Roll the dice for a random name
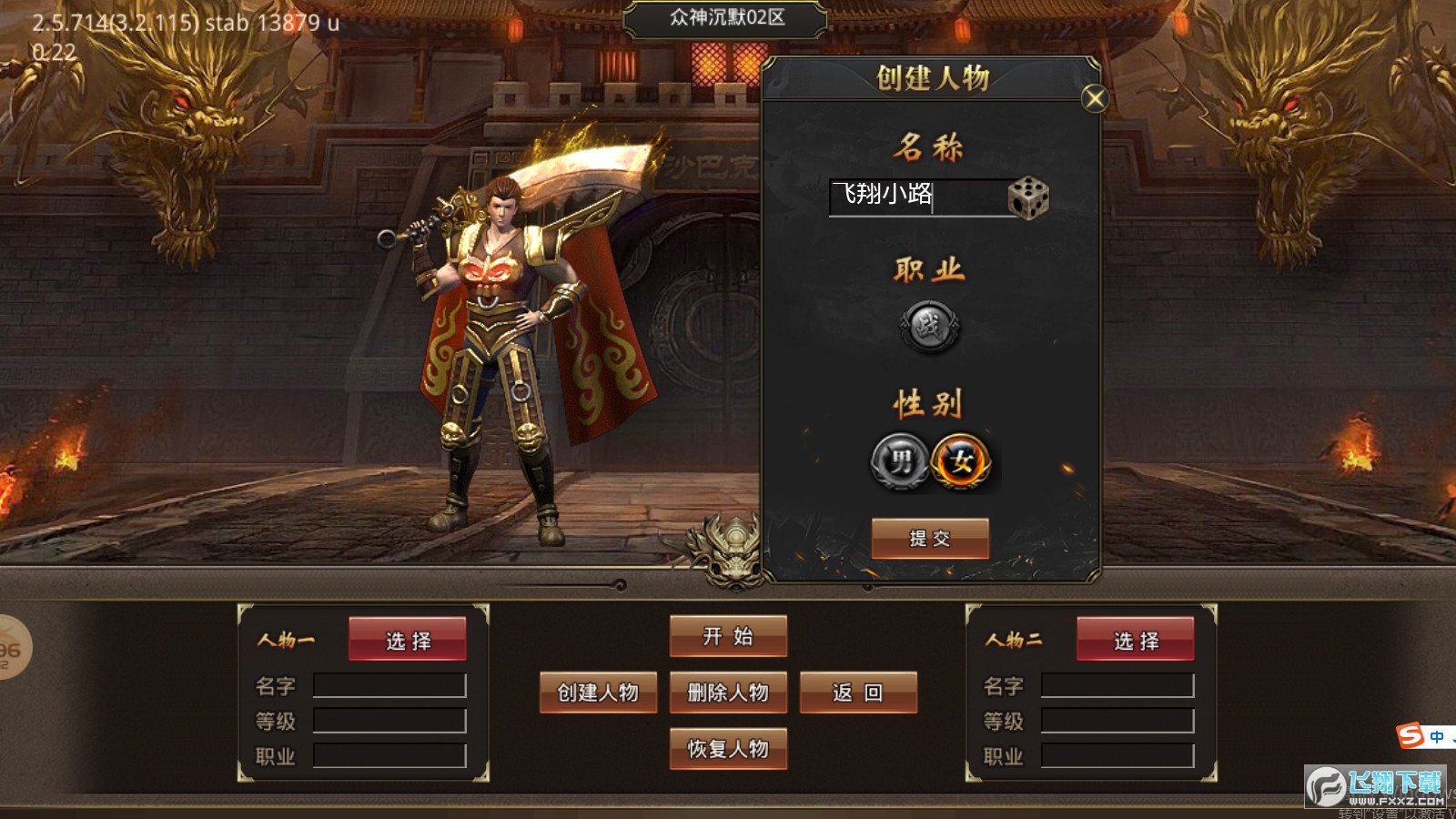Screen dimensions: 1456x819 point(1028,197)
